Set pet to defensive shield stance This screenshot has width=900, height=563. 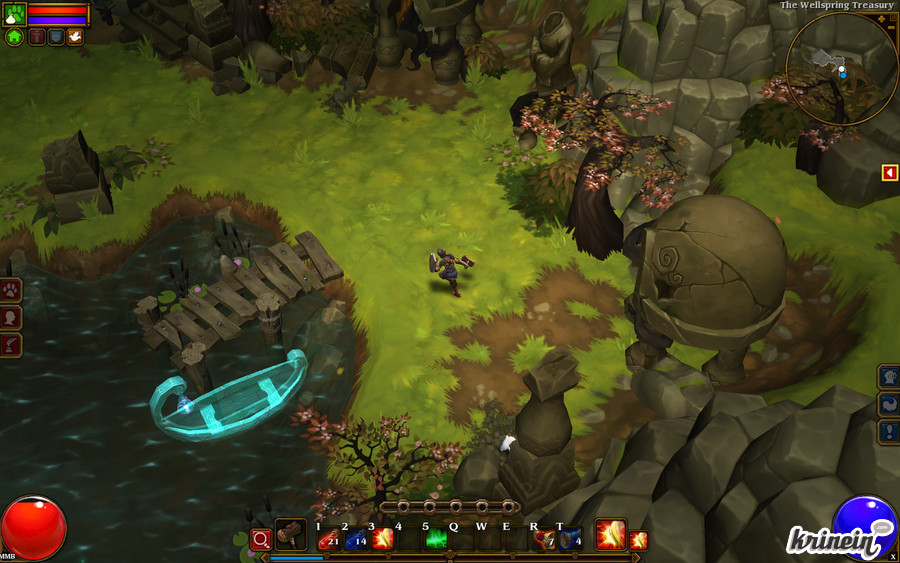tap(56, 37)
